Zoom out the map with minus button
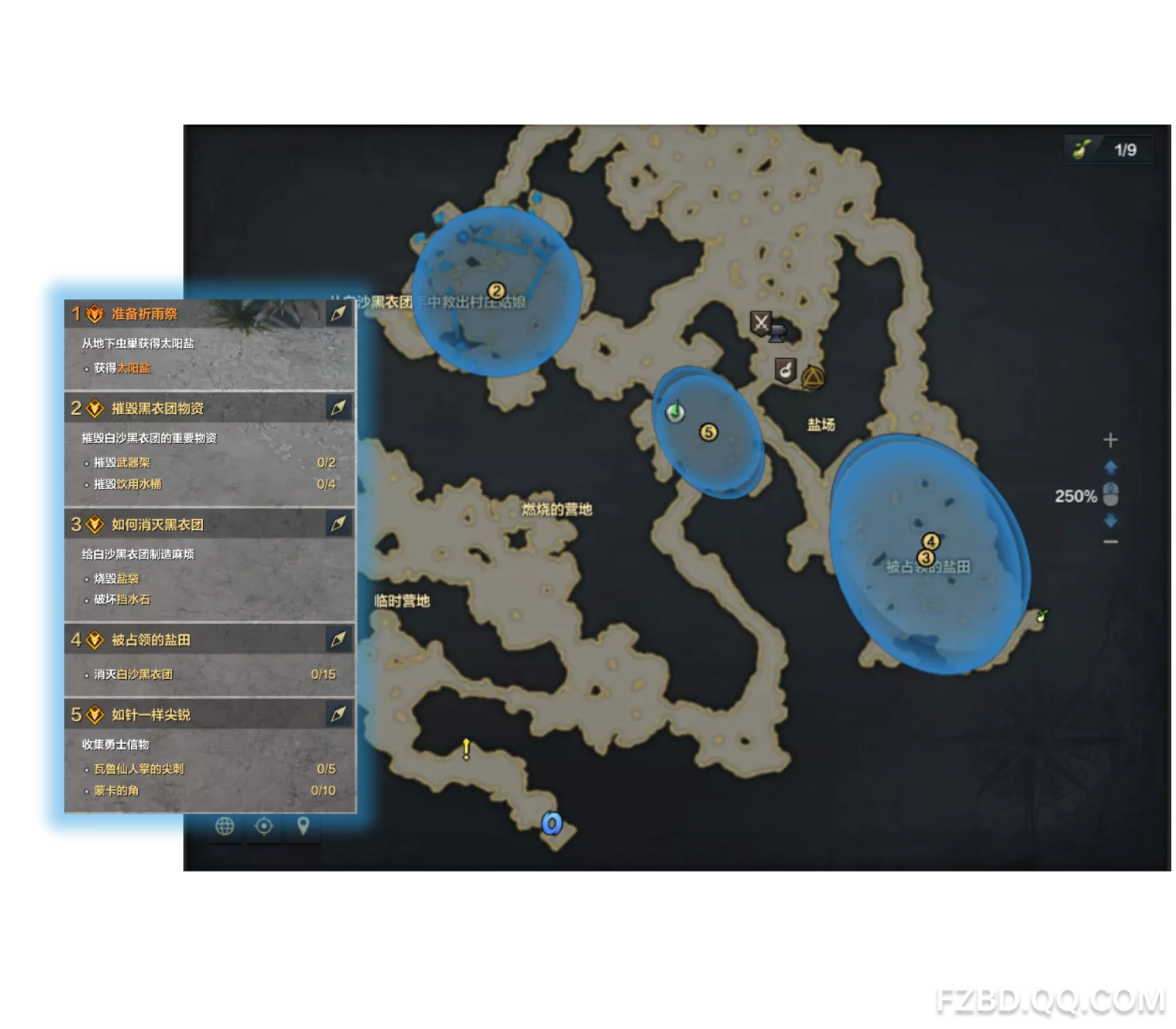 (1111, 542)
